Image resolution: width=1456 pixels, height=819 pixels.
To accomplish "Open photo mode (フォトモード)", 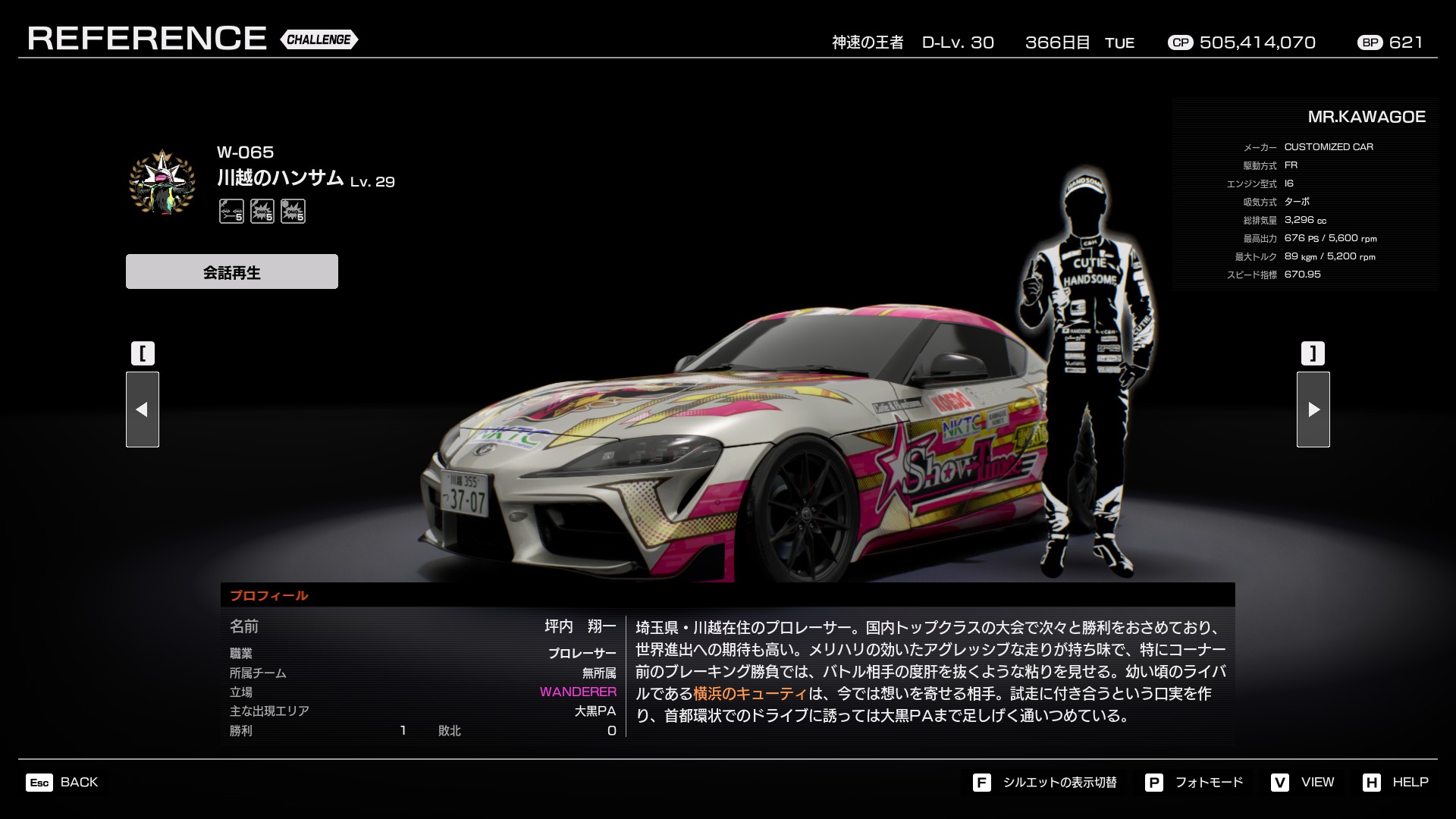I will coord(1194,782).
